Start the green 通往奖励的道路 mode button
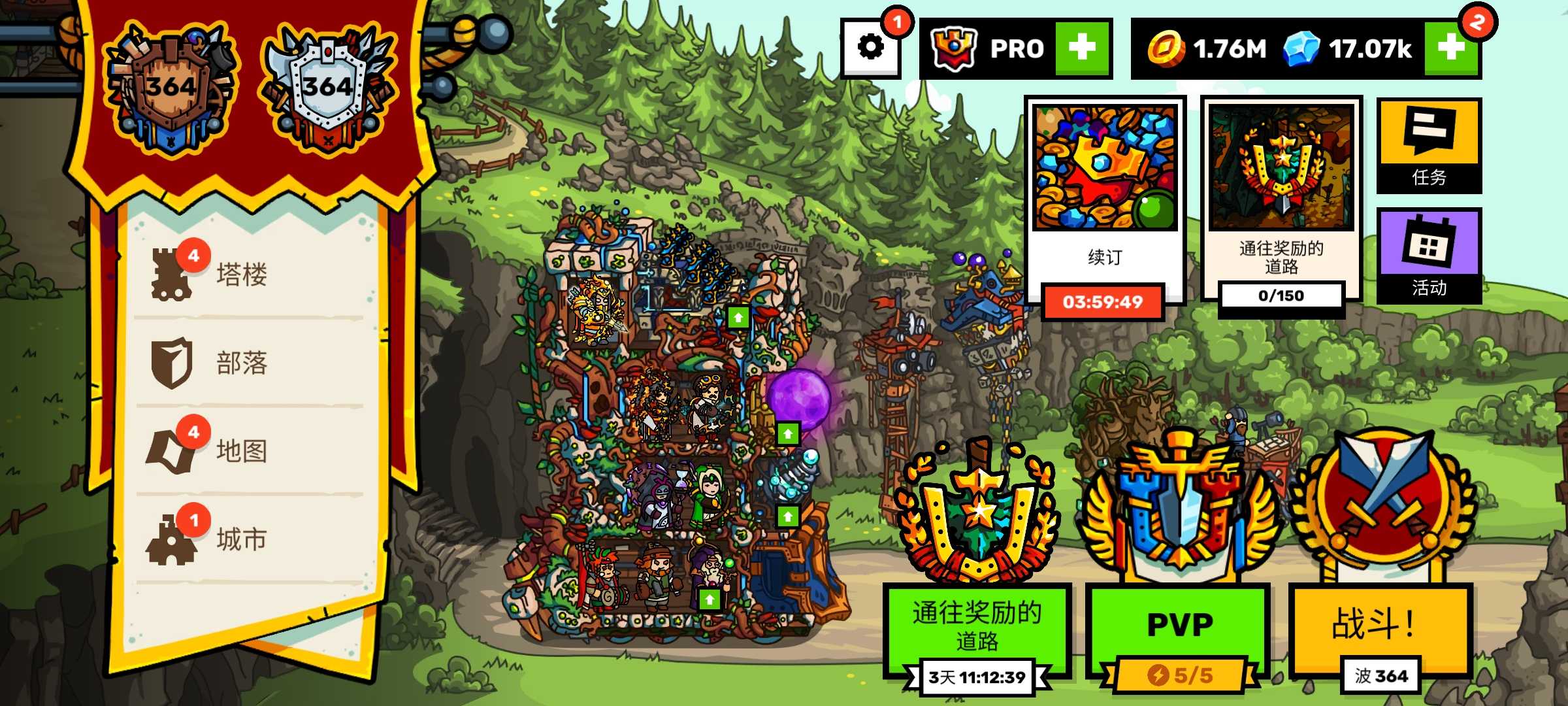This screenshot has width=1568, height=706. pos(977,628)
